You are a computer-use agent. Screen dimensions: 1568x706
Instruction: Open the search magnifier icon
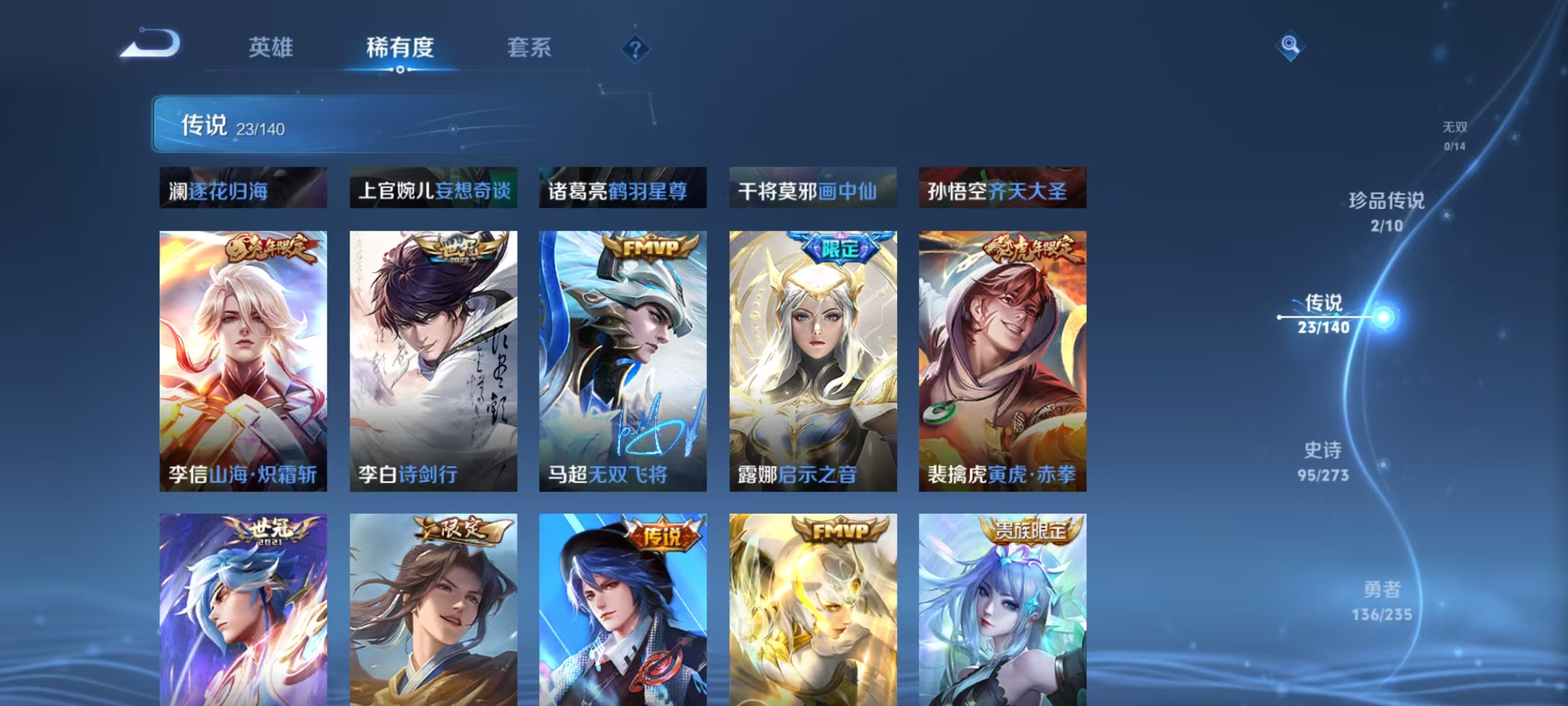tap(1290, 47)
